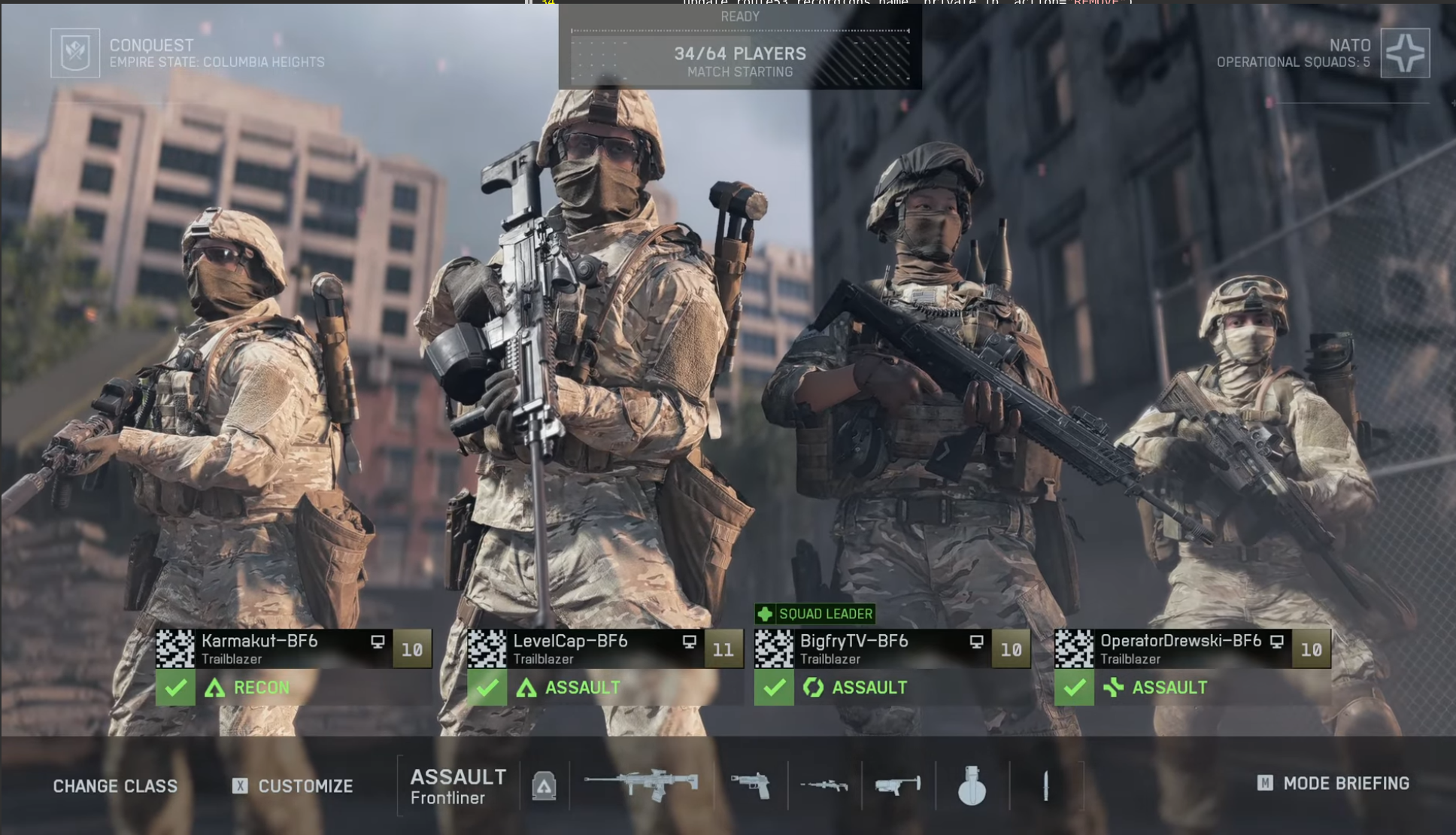
Task: Select the Assault Frontliner loadout label
Action: (458, 786)
